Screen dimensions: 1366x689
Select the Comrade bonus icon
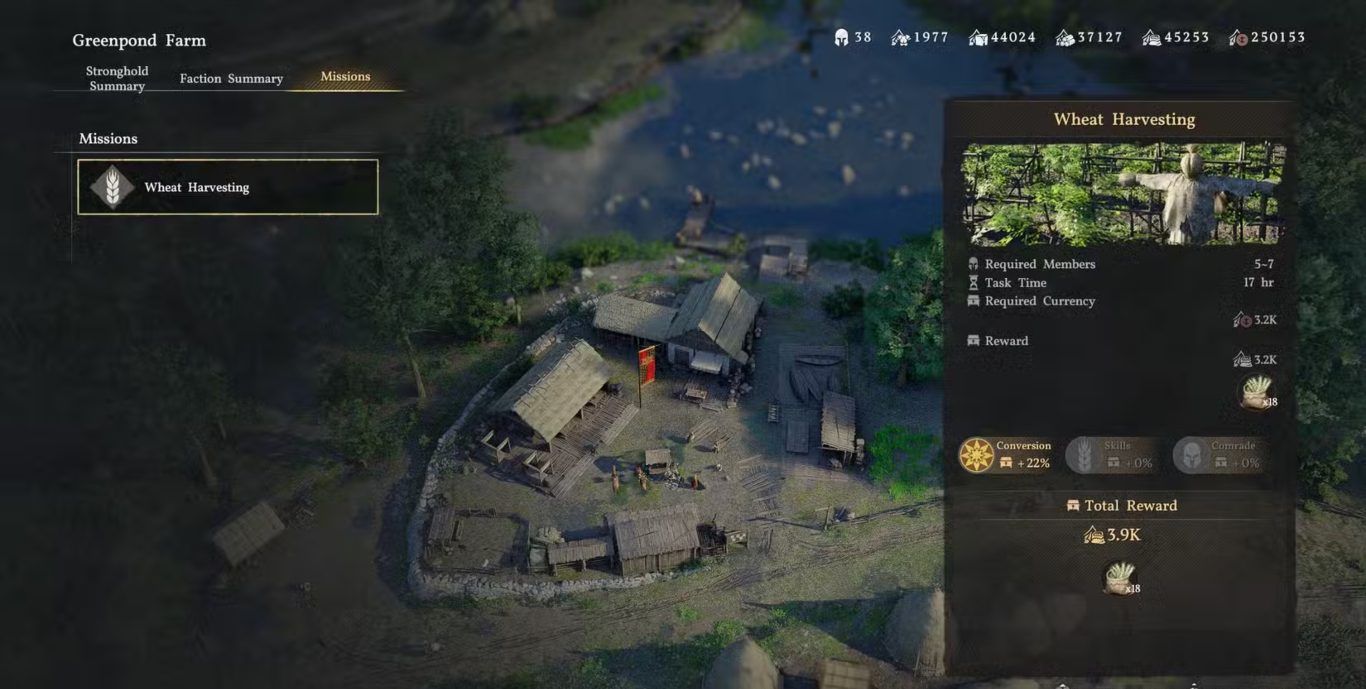pyautogui.click(x=1190, y=455)
